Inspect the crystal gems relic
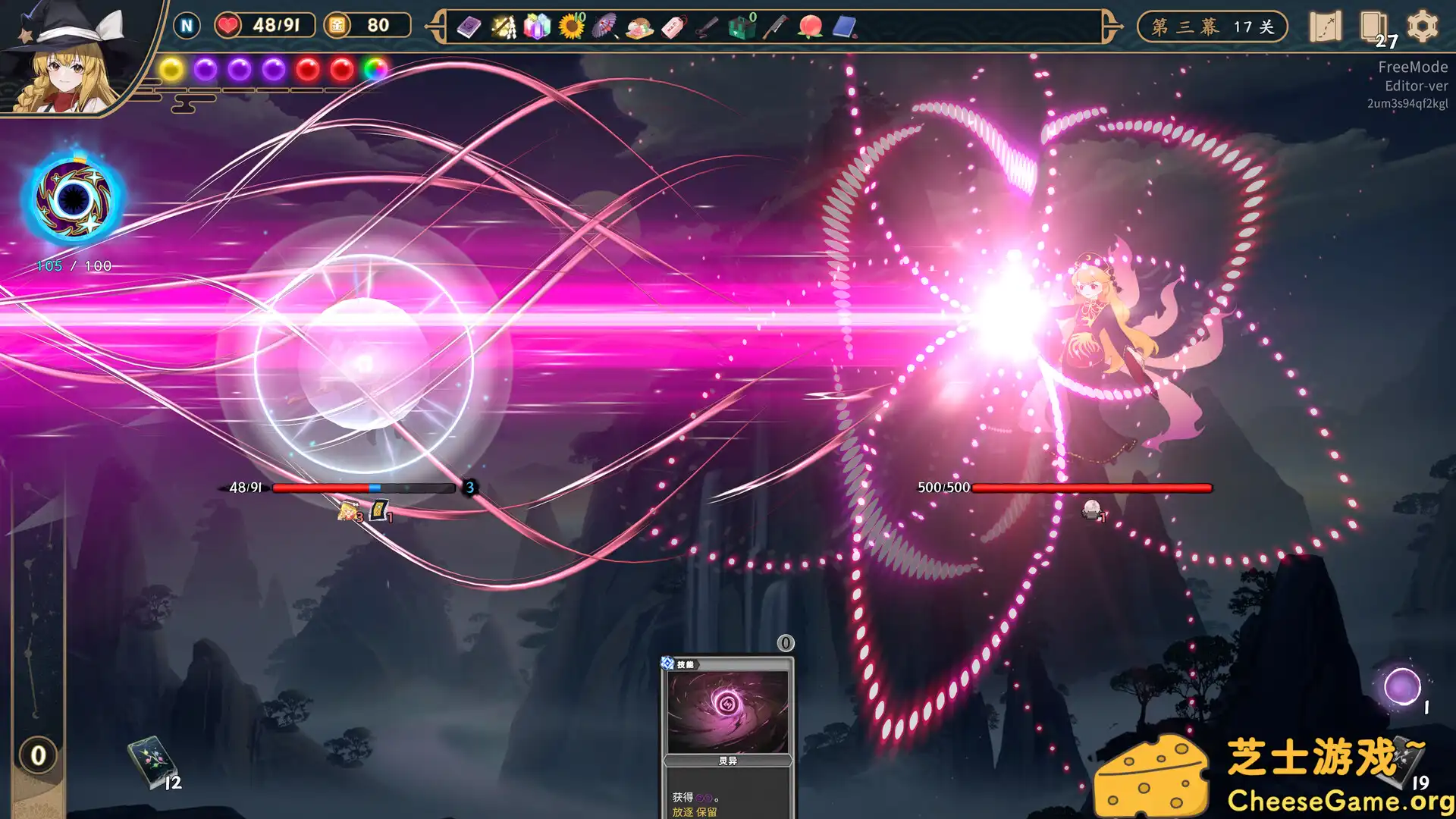 [536, 27]
